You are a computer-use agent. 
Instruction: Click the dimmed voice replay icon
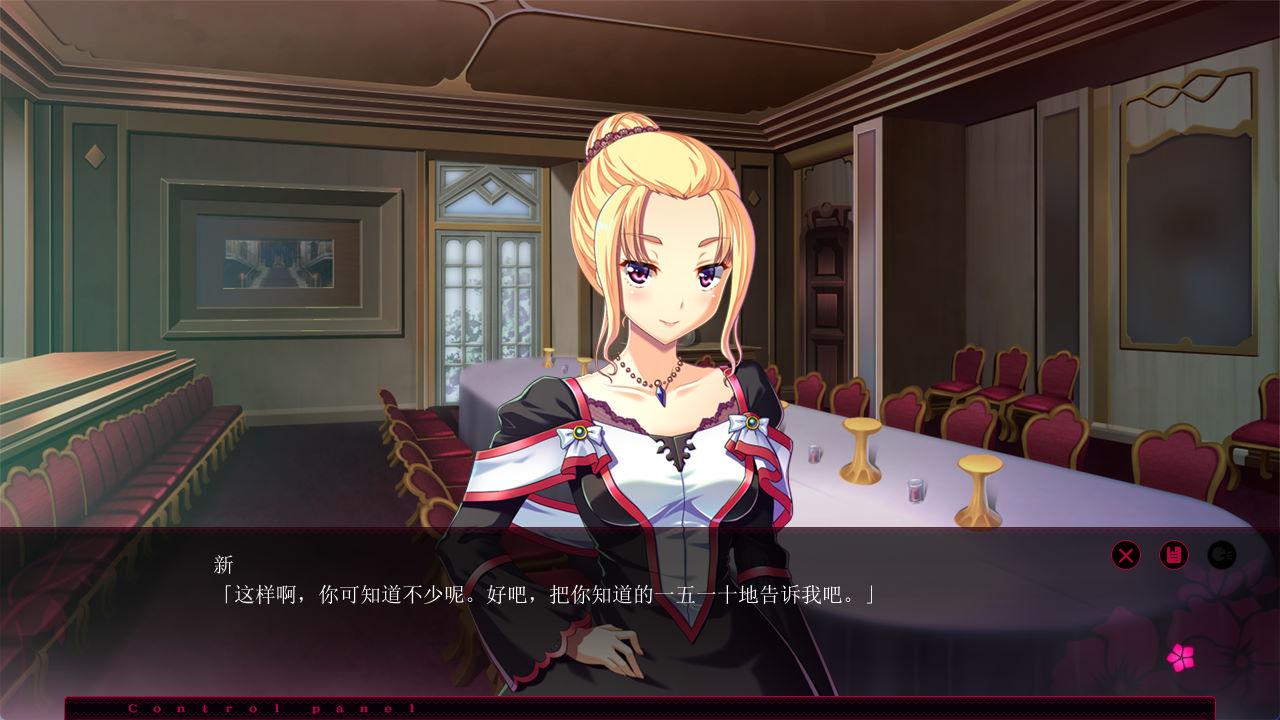point(1221,554)
